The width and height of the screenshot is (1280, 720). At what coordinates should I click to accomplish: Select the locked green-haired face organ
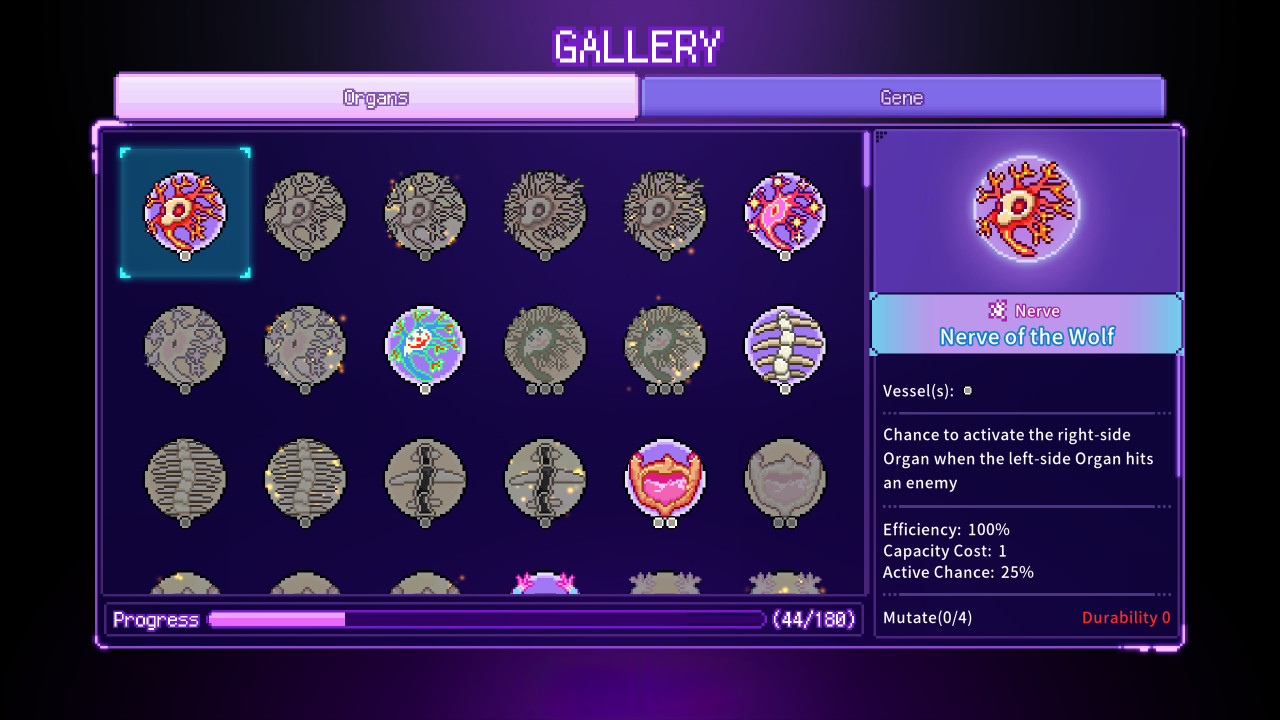pyautogui.click(x=545, y=347)
